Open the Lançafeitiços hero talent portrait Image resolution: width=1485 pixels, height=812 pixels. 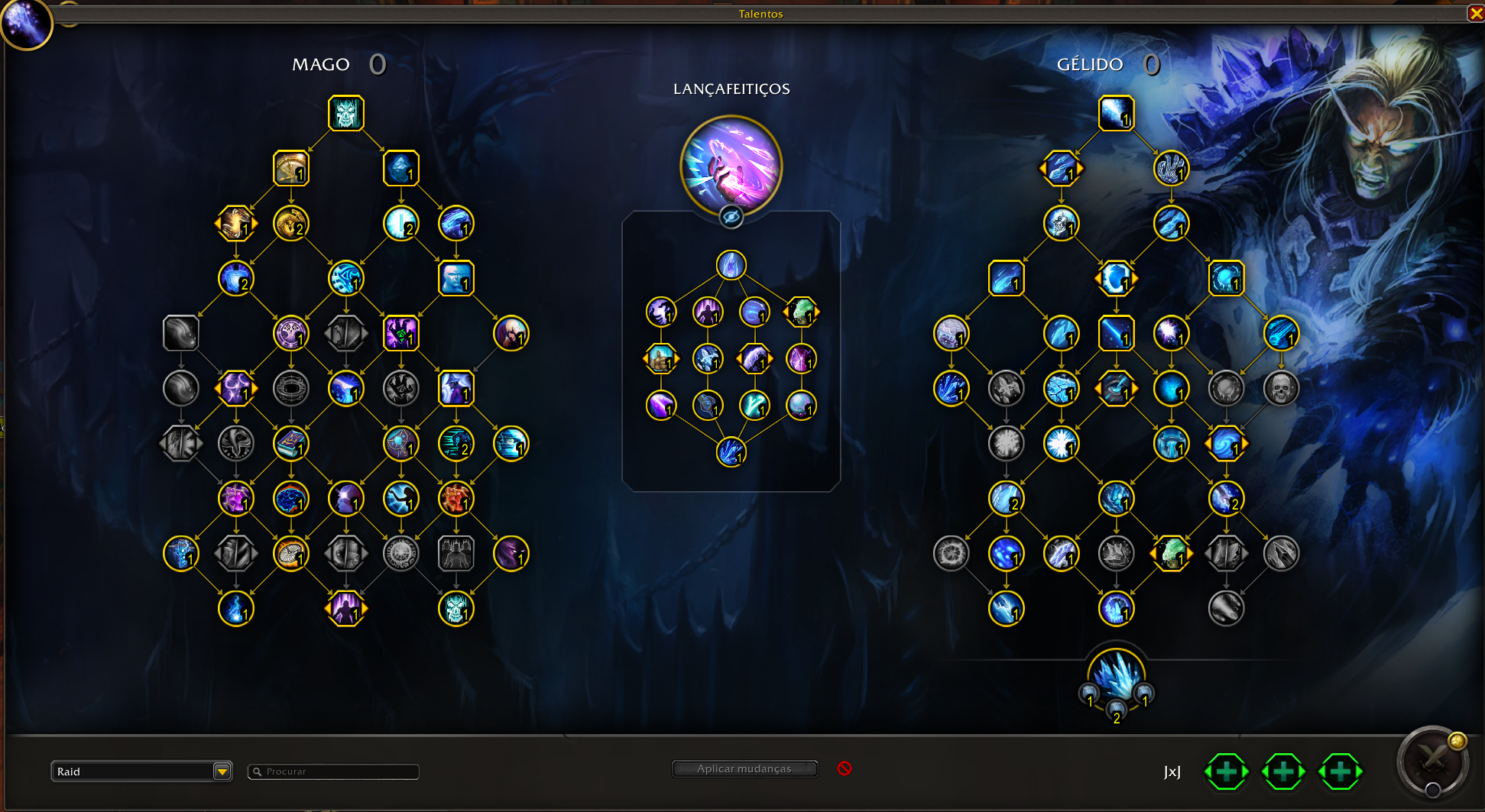point(731,166)
